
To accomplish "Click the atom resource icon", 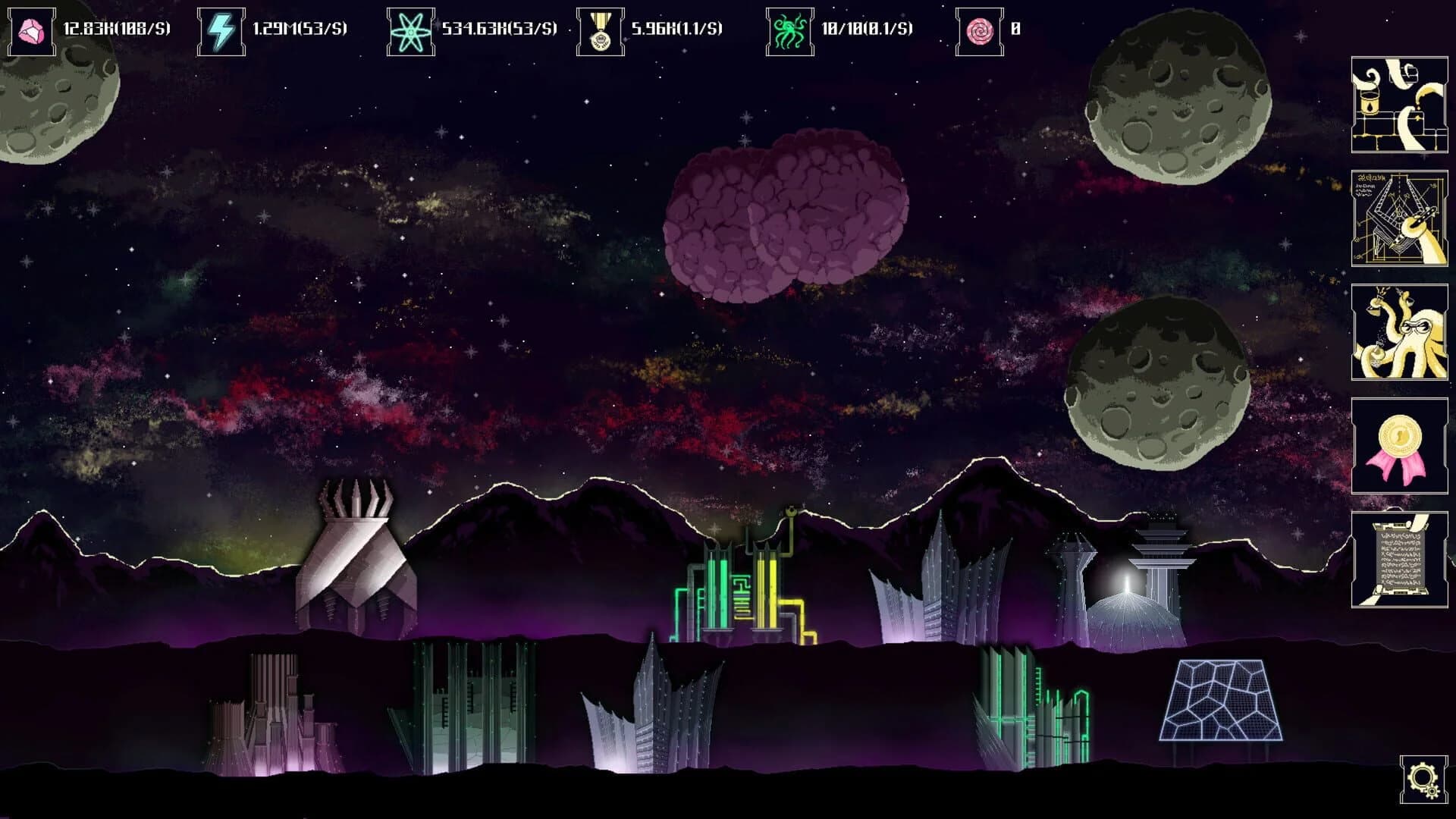I will 411,30.
